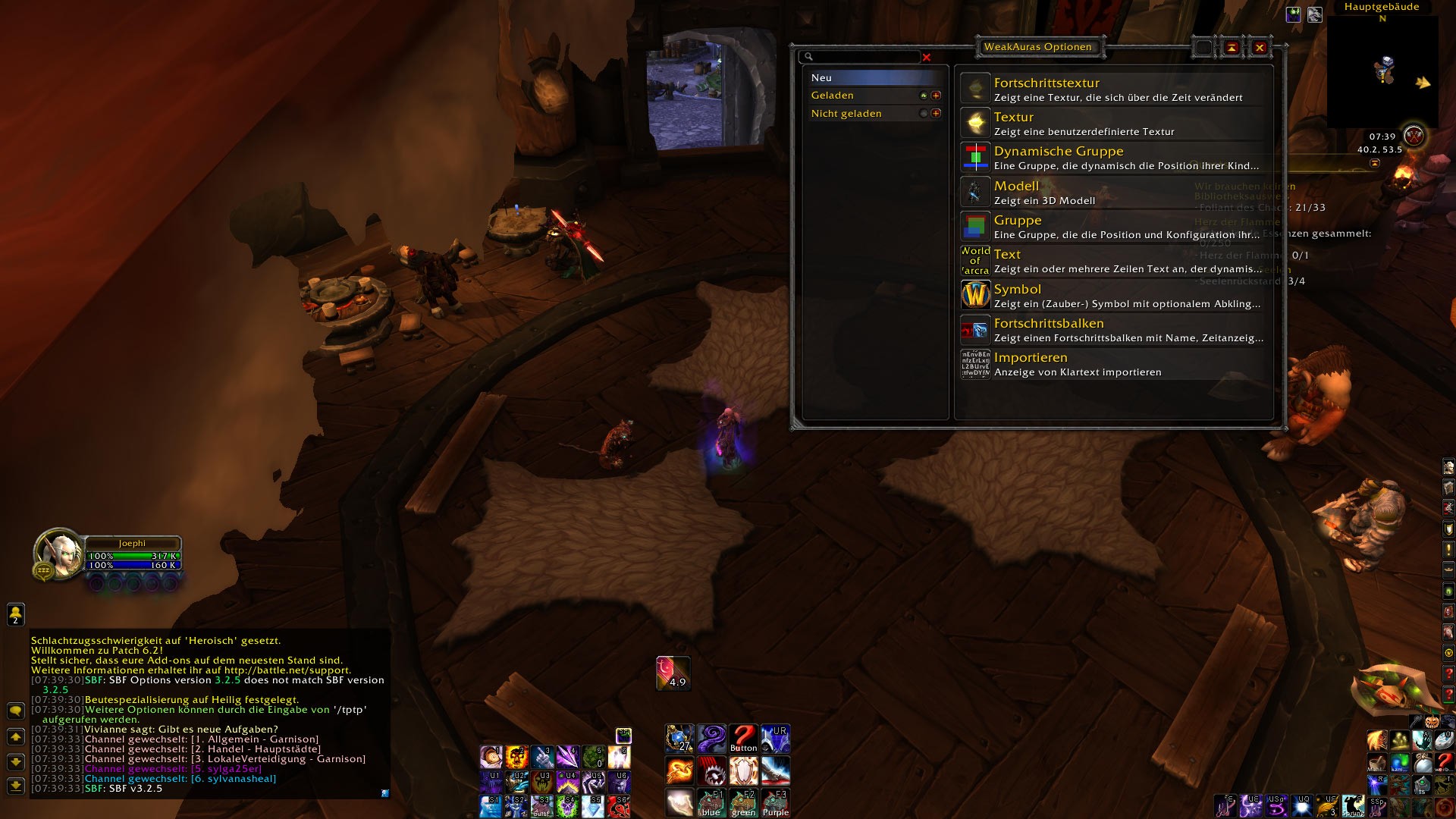Expand the Nicht geladen section
The image size is (1456, 819).
(x=936, y=114)
